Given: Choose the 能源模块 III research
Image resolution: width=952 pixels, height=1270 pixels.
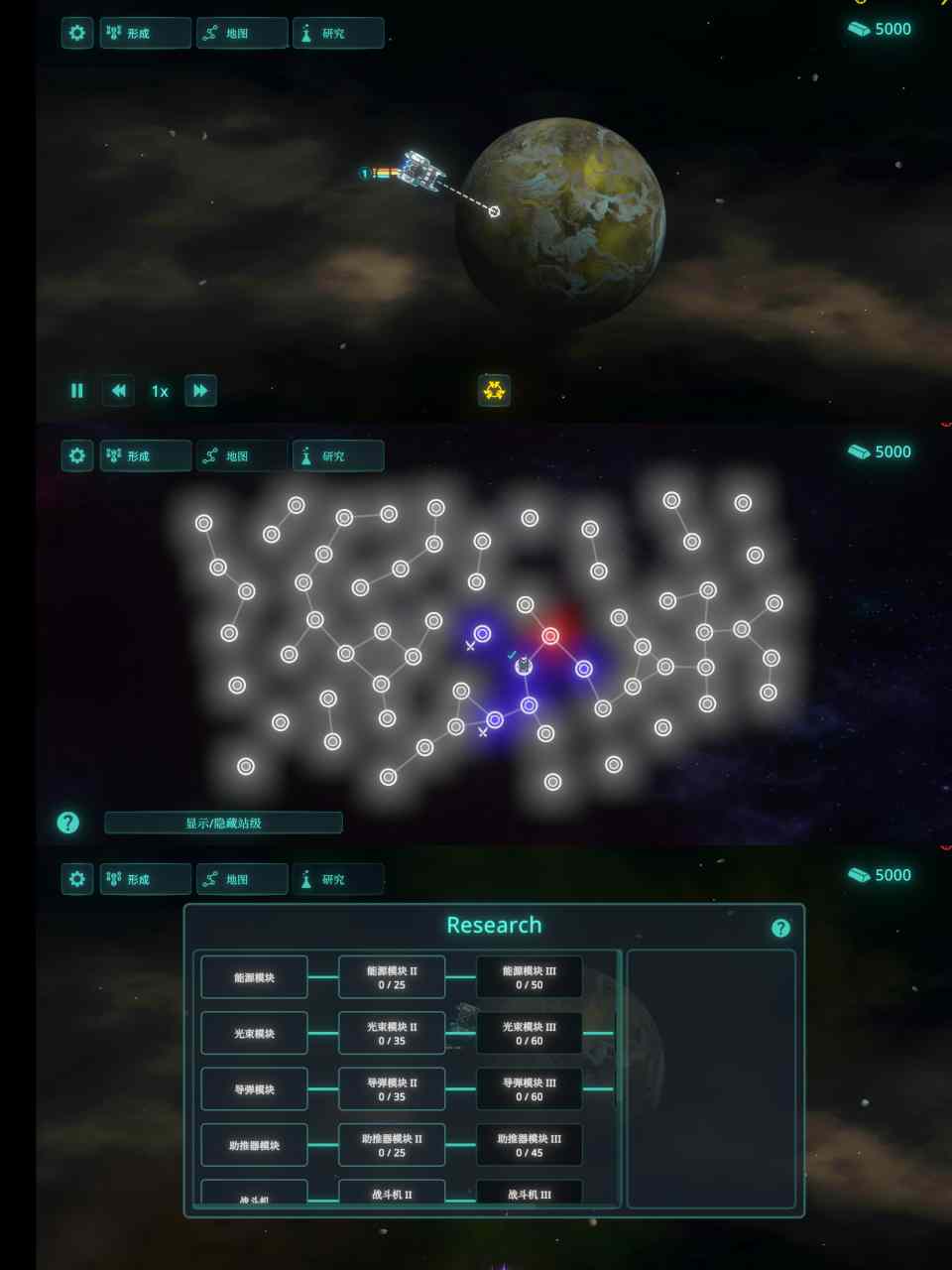Looking at the screenshot, I should [530, 977].
